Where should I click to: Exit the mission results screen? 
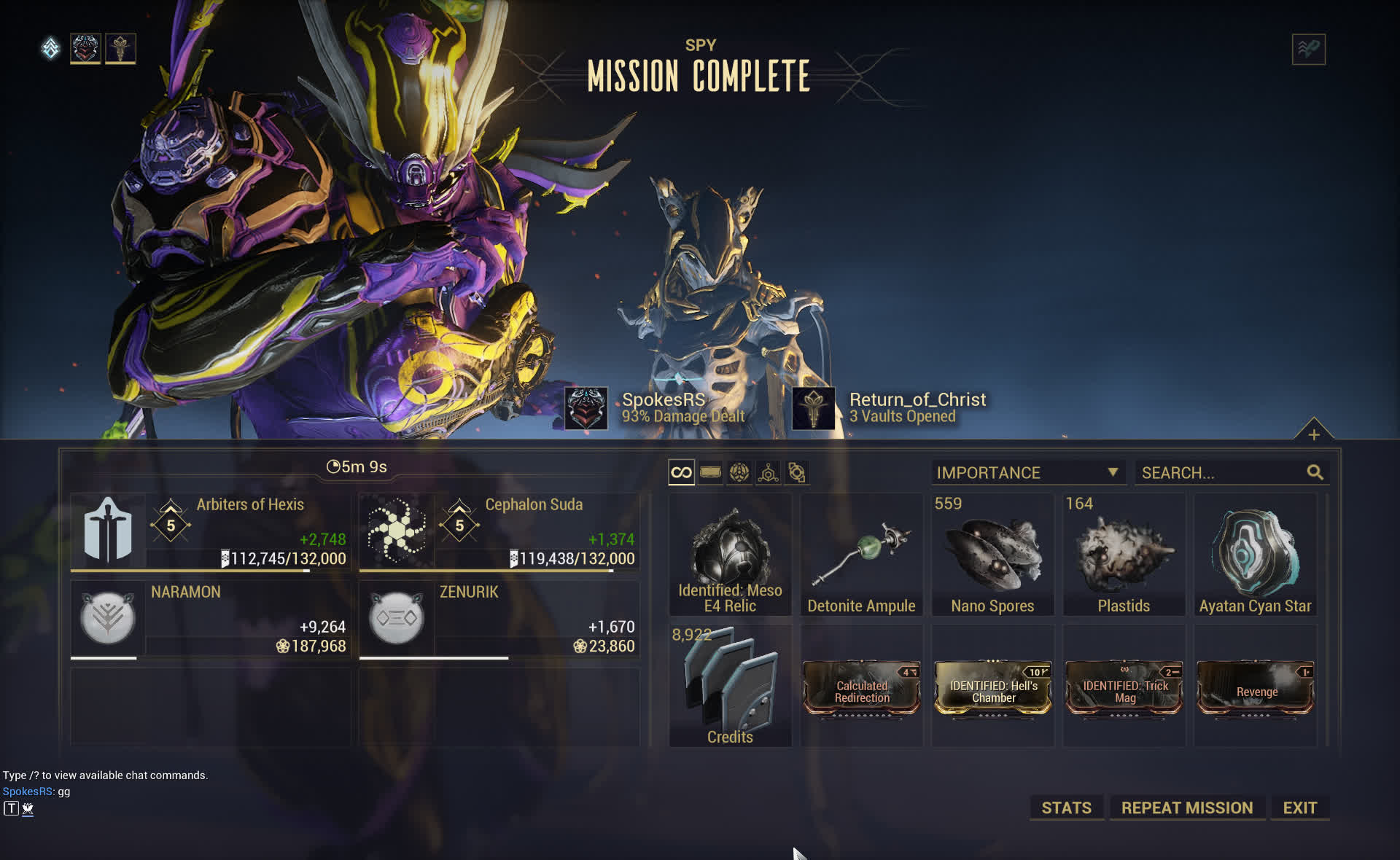click(1299, 808)
